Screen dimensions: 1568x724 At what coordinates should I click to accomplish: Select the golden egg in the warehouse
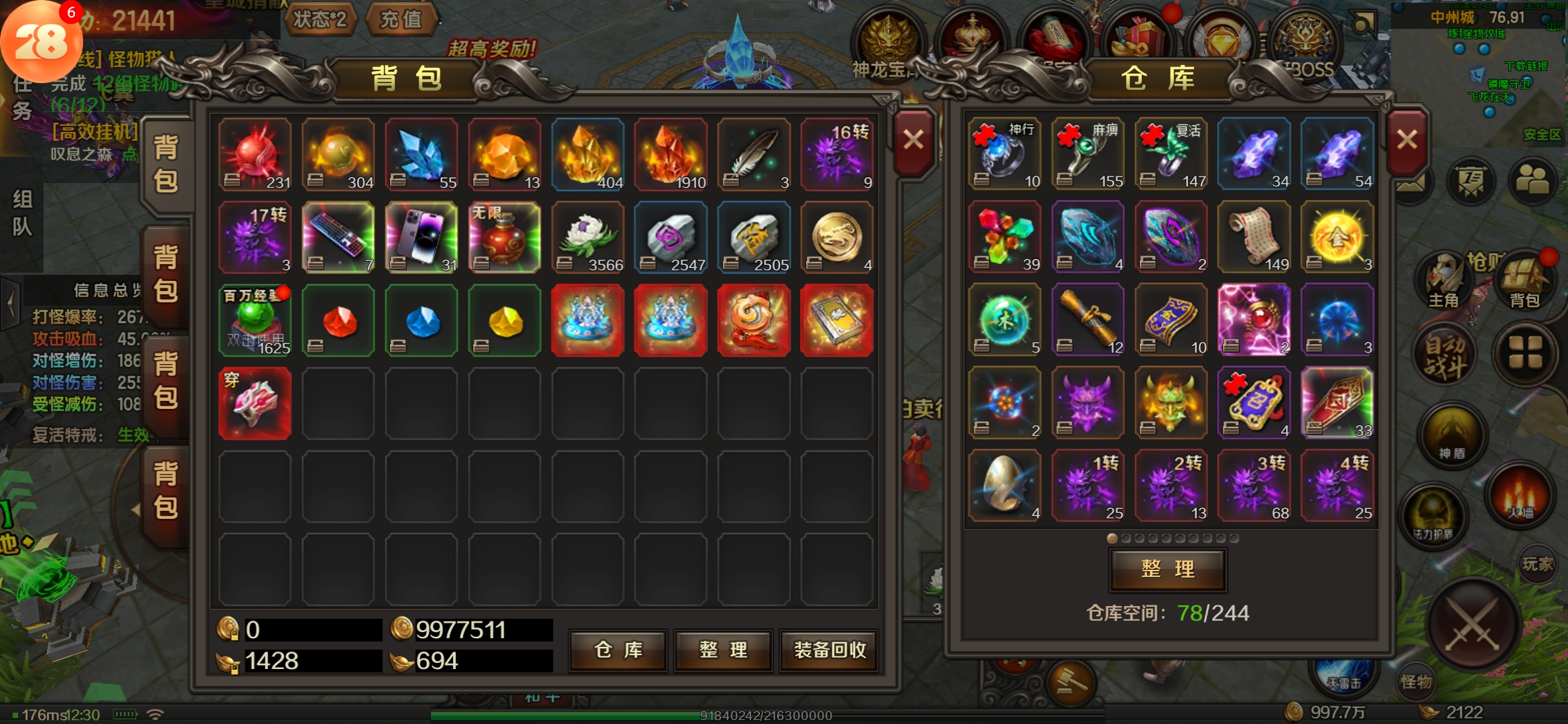click(1004, 485)
